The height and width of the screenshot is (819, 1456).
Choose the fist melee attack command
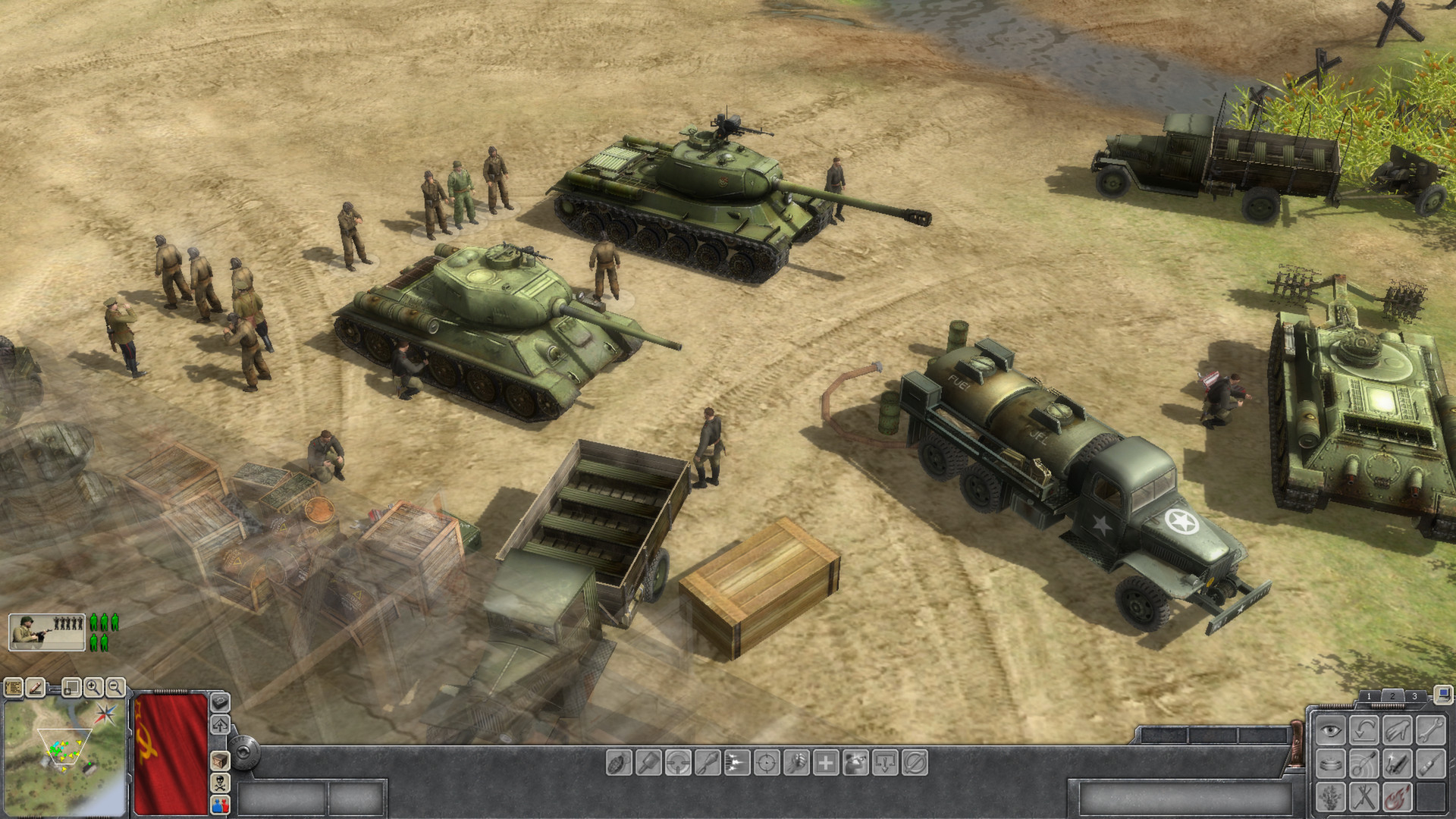[796, 763]
